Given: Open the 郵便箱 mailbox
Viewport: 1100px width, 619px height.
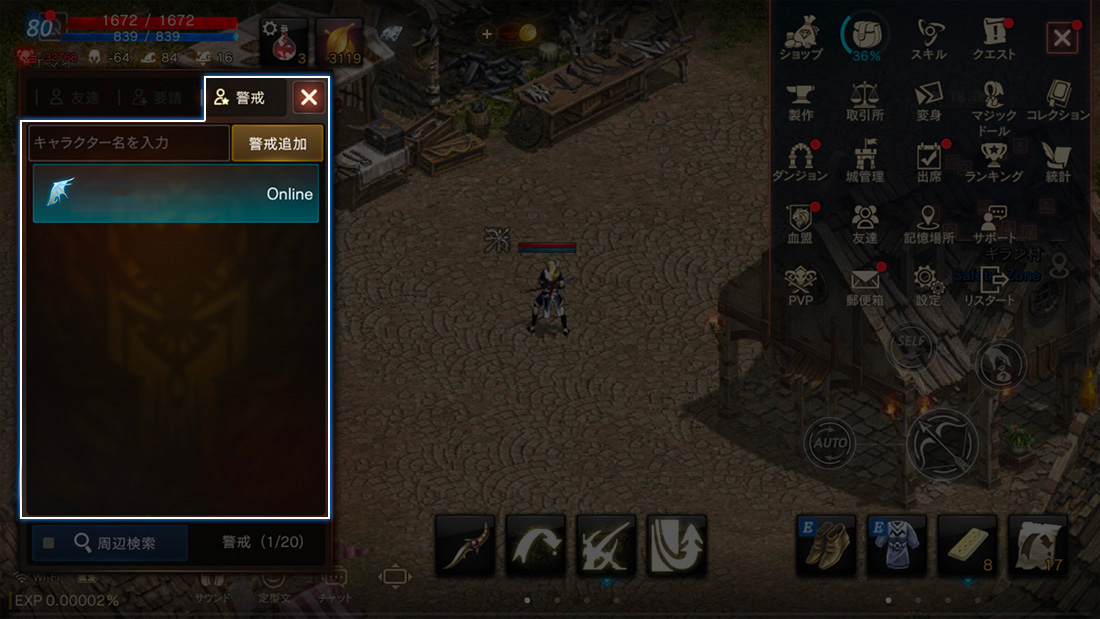Looking at the screenshot, I should [x=864, y=284].
